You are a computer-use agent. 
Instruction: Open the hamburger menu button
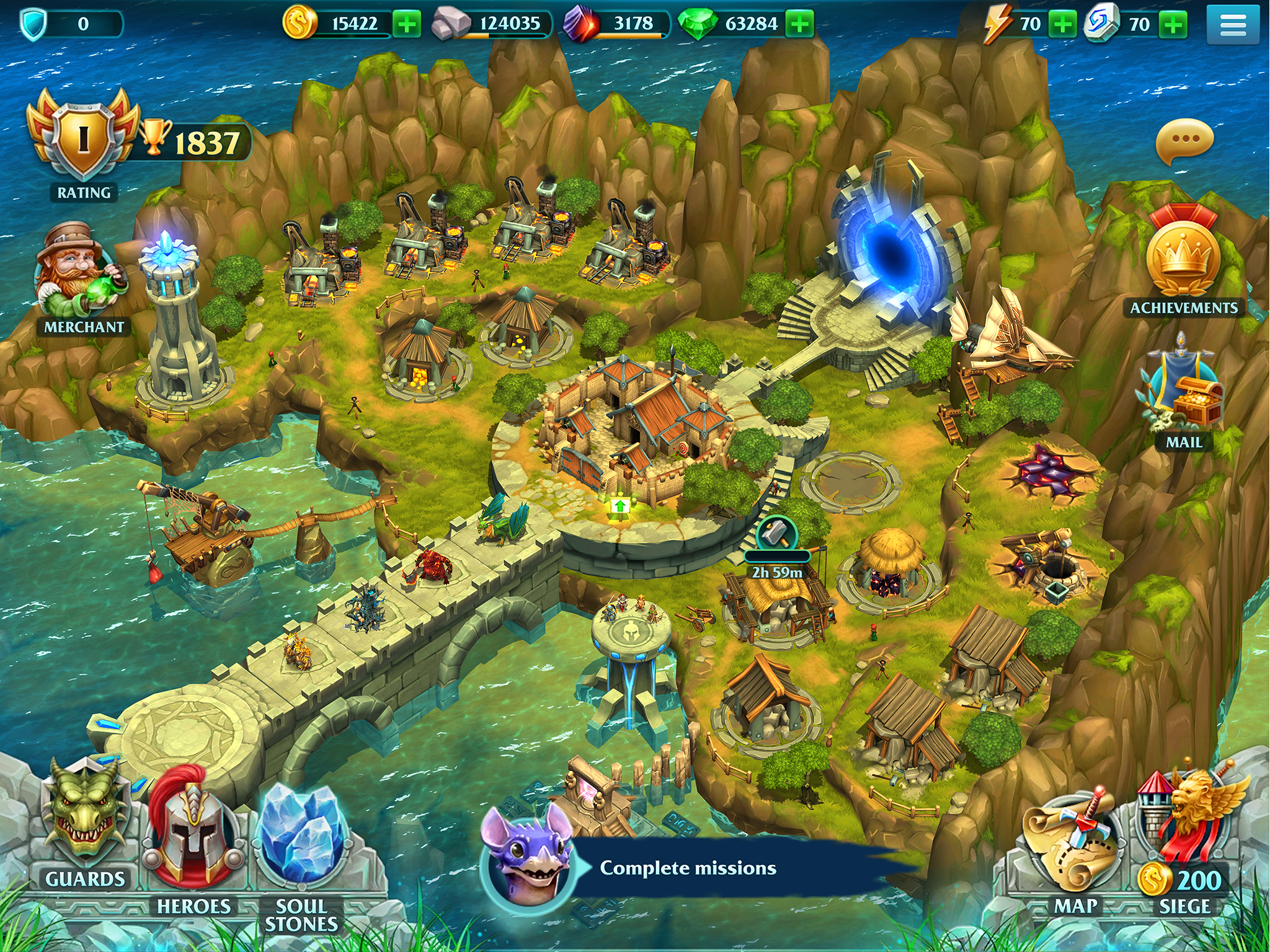pos(1233,25)
